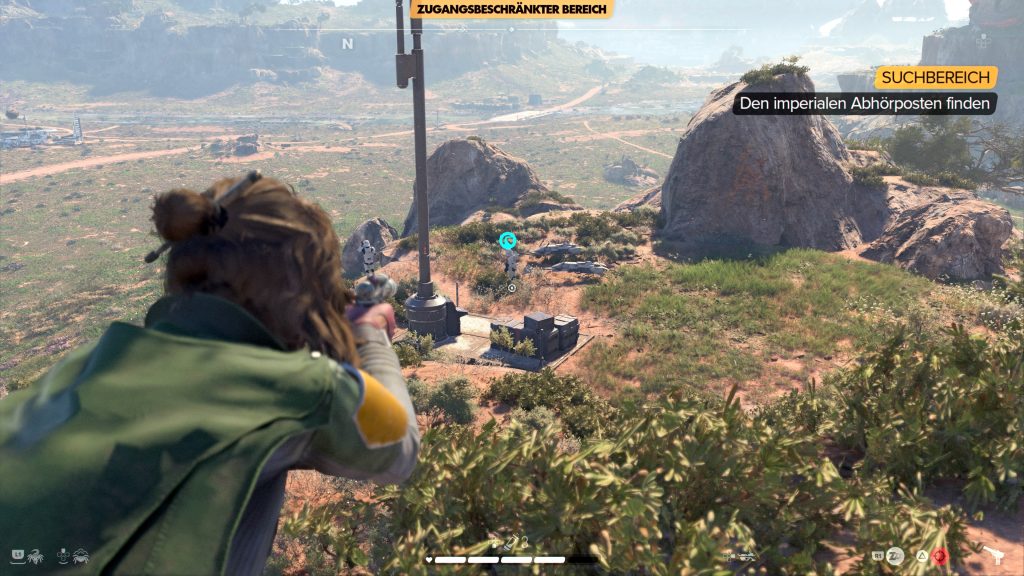Activate the round stun shot icon
The image size is (1024, 576).
click(895, 555)
